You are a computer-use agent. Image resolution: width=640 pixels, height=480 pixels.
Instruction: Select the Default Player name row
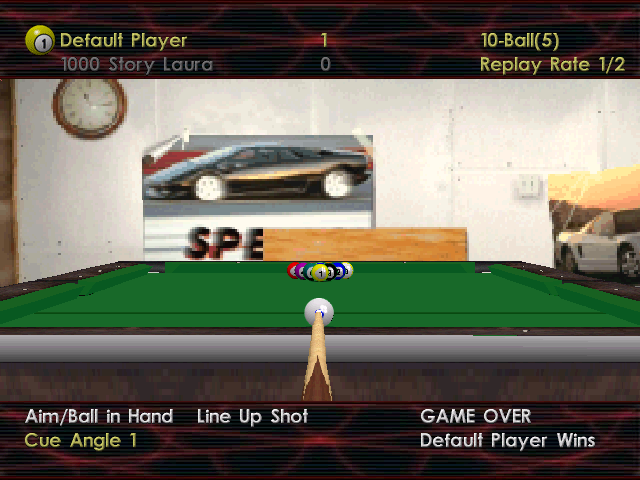coord(123,41)
